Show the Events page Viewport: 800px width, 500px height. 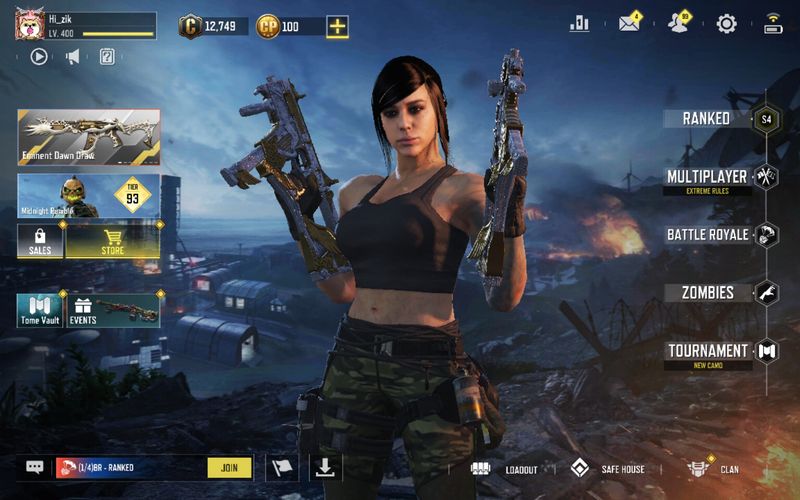[113, 310]
